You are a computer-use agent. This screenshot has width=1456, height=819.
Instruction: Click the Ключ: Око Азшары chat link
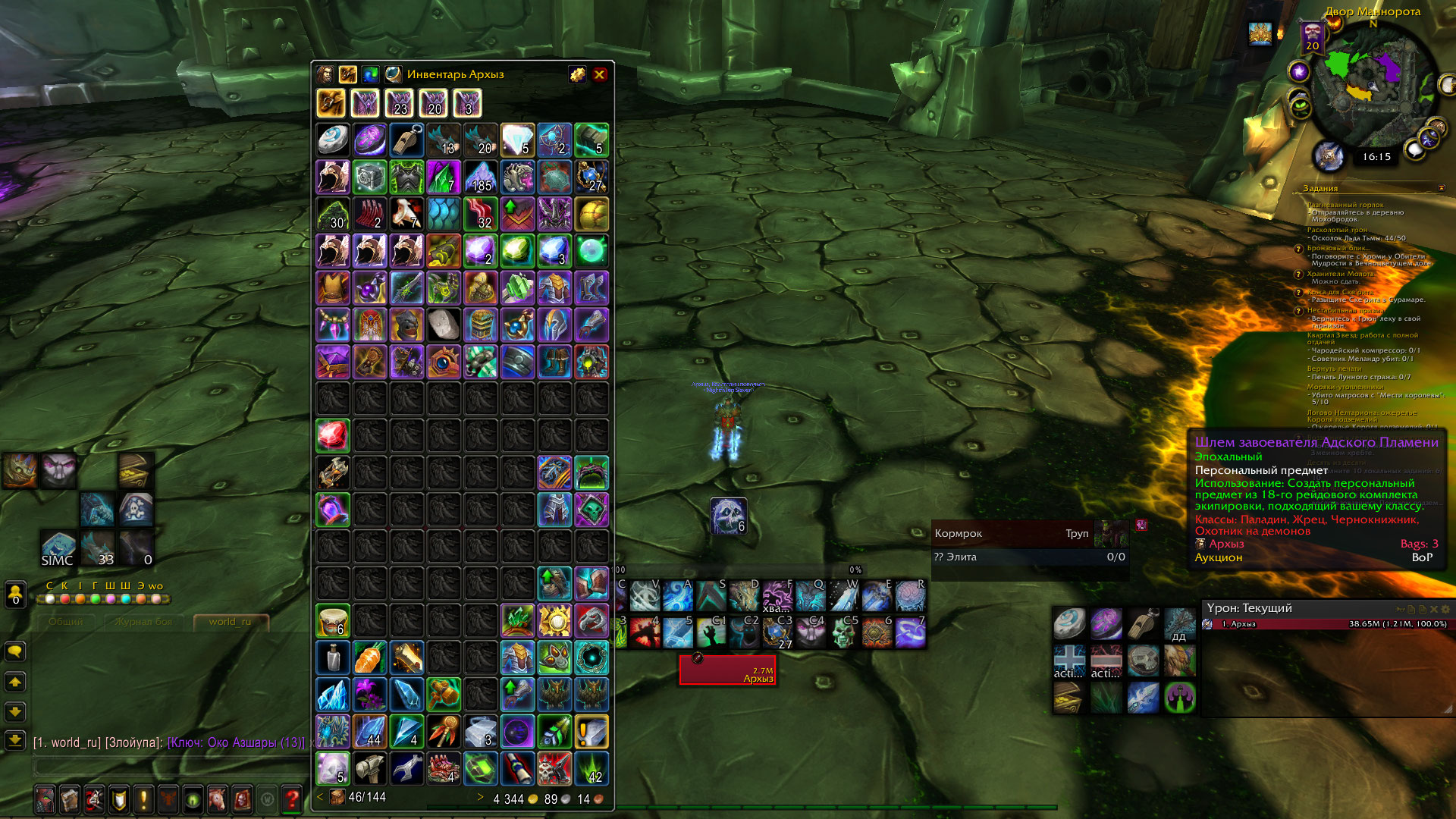click(x=236, y=742)
